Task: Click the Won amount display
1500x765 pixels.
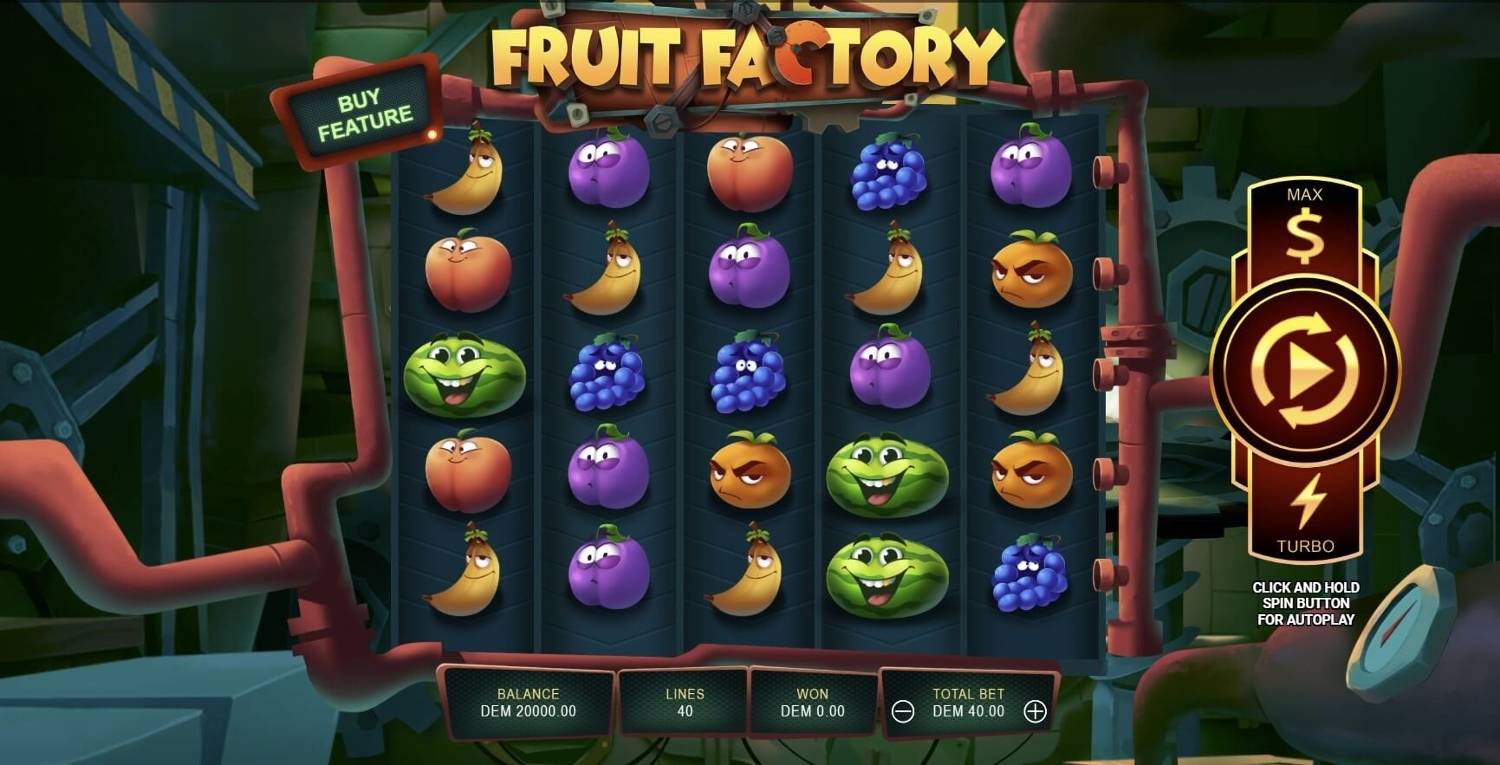Action: (x=812, y=700)
